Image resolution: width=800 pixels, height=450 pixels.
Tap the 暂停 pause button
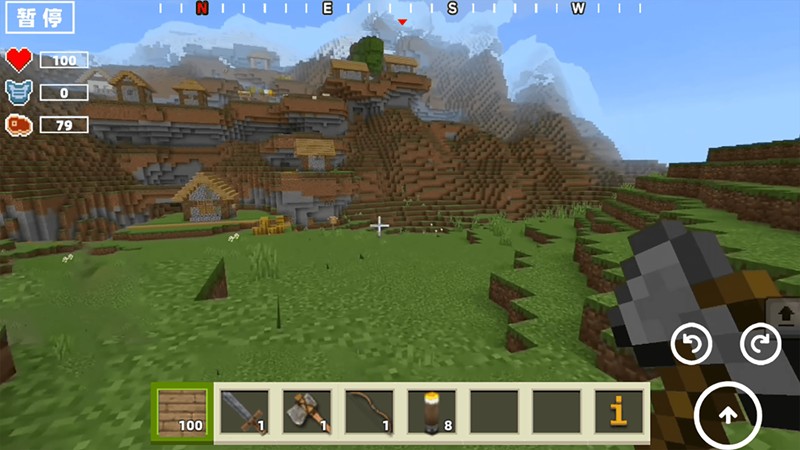39,20
